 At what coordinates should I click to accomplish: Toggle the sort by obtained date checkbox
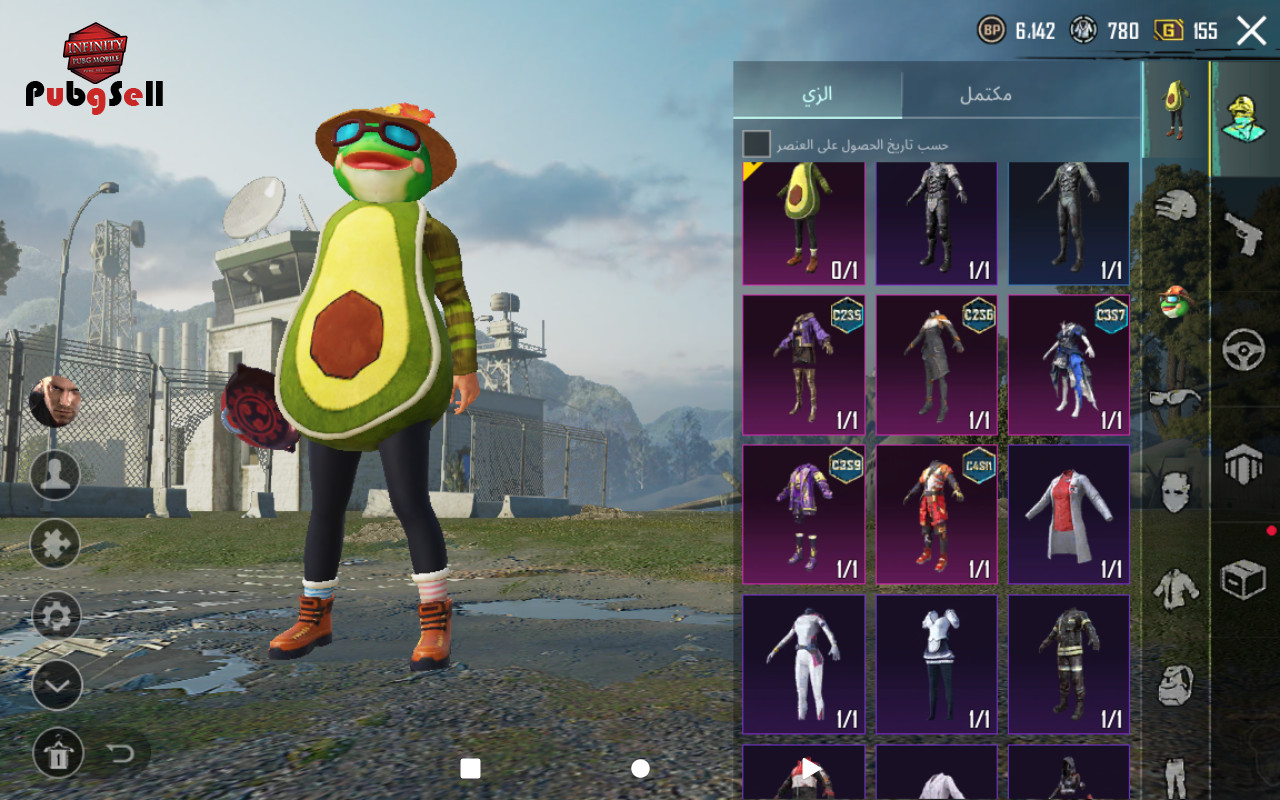pyautogui.click(x=757, y=144)
